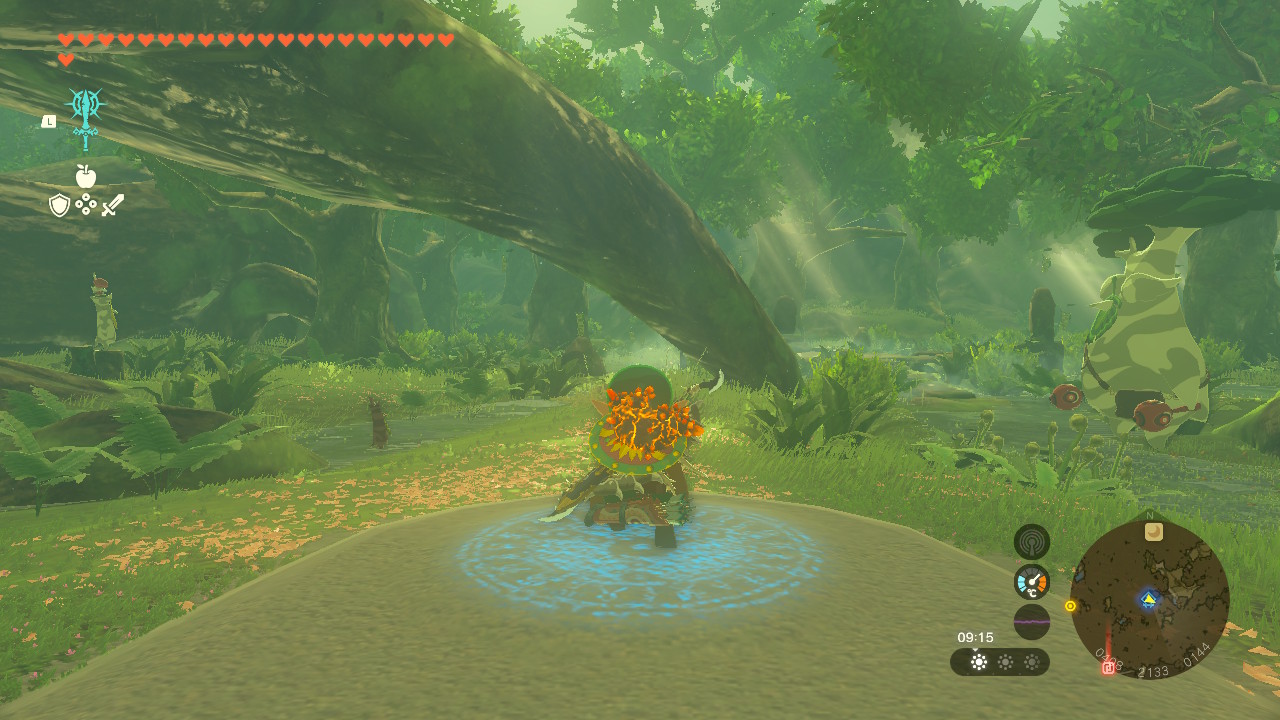The height and width of the screenshot is (720, 1280).
Task: Click the blue shrine icon on minimap
Action: point(1148,600)
